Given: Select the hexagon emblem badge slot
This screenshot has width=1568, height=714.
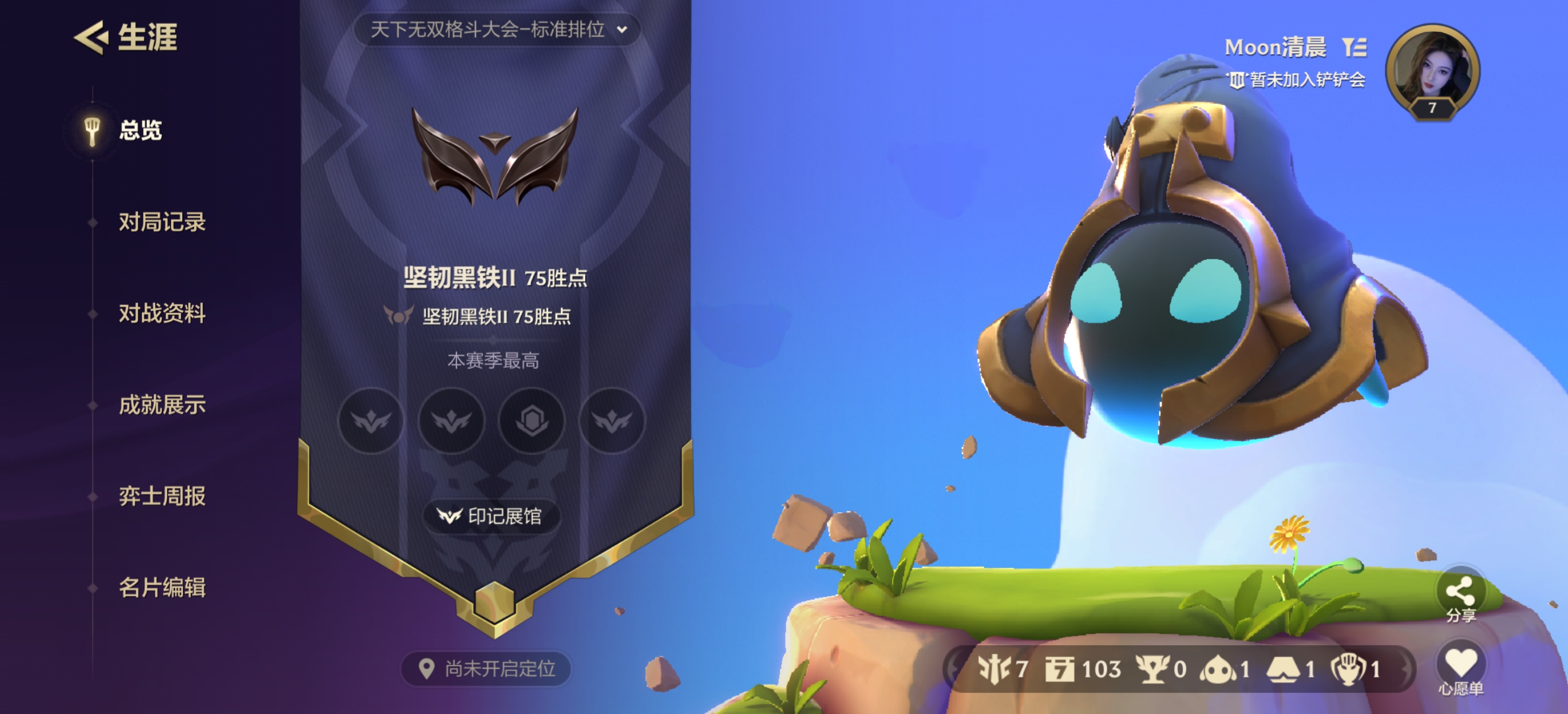Looking at the screenshot, I should pos(531,420).
